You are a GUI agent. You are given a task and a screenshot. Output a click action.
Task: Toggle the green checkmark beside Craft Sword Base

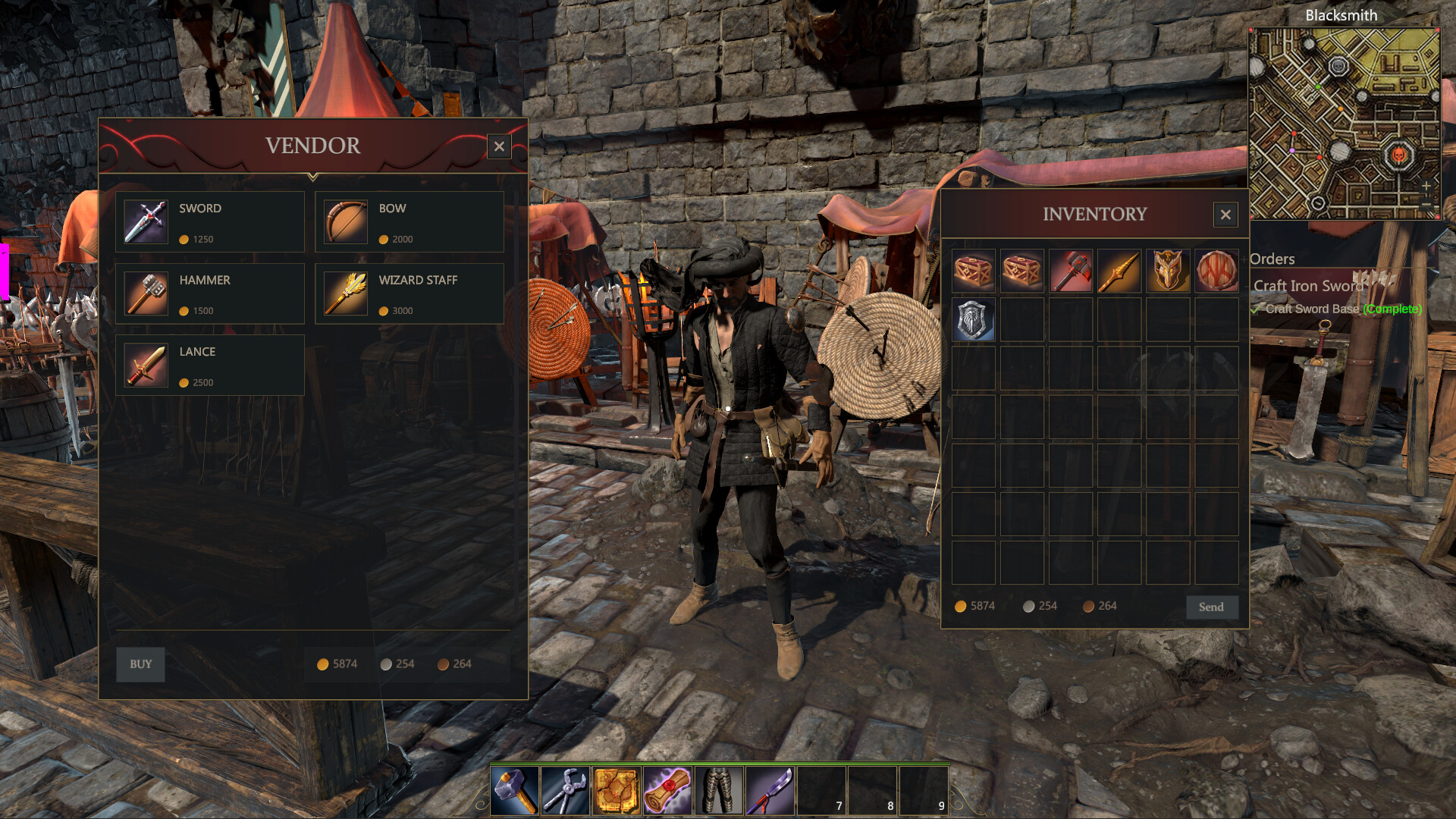[x=1256, y=309]
